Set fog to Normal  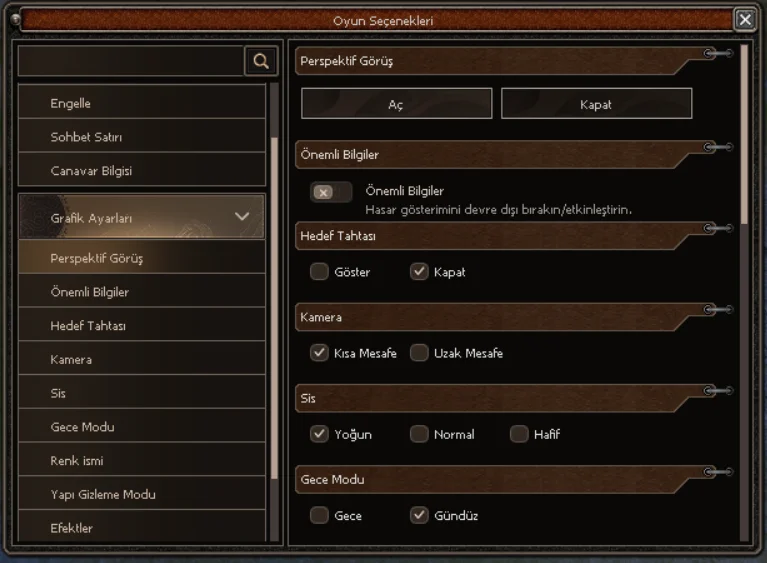click(x=419, y=434)
